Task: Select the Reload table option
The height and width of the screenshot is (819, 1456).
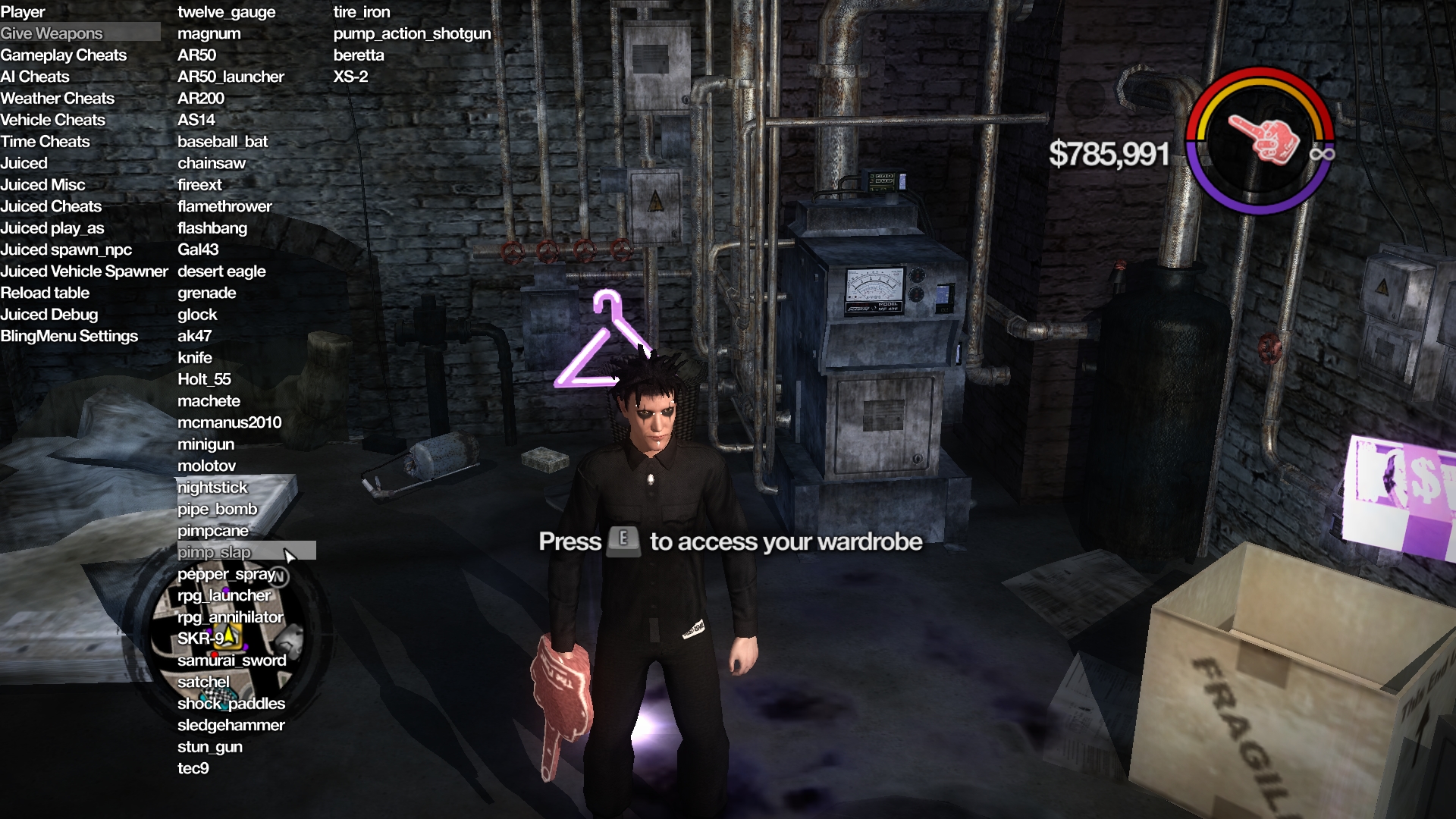Action: coord(45,293)
